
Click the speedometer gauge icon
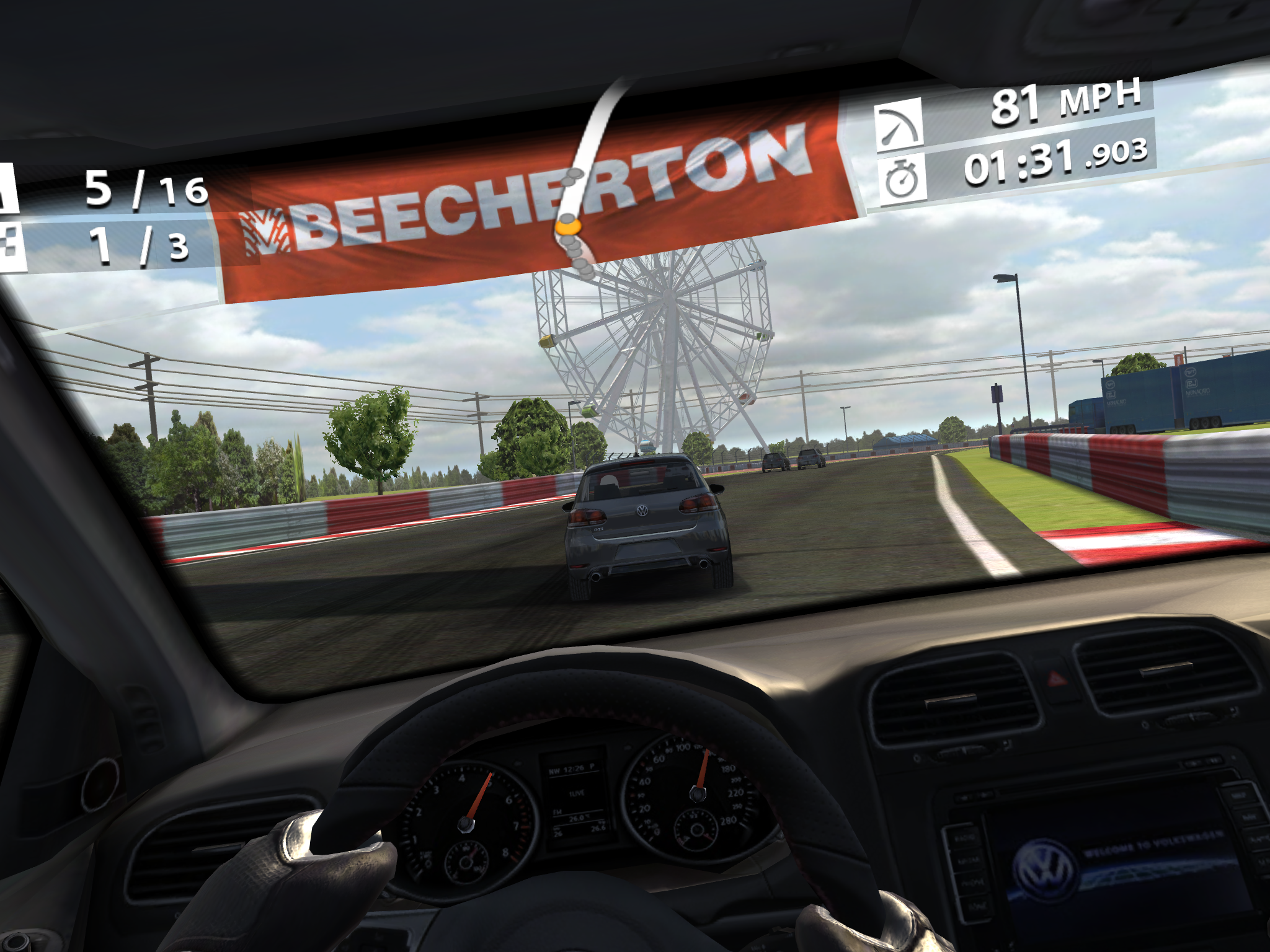(x=899, y=127)
